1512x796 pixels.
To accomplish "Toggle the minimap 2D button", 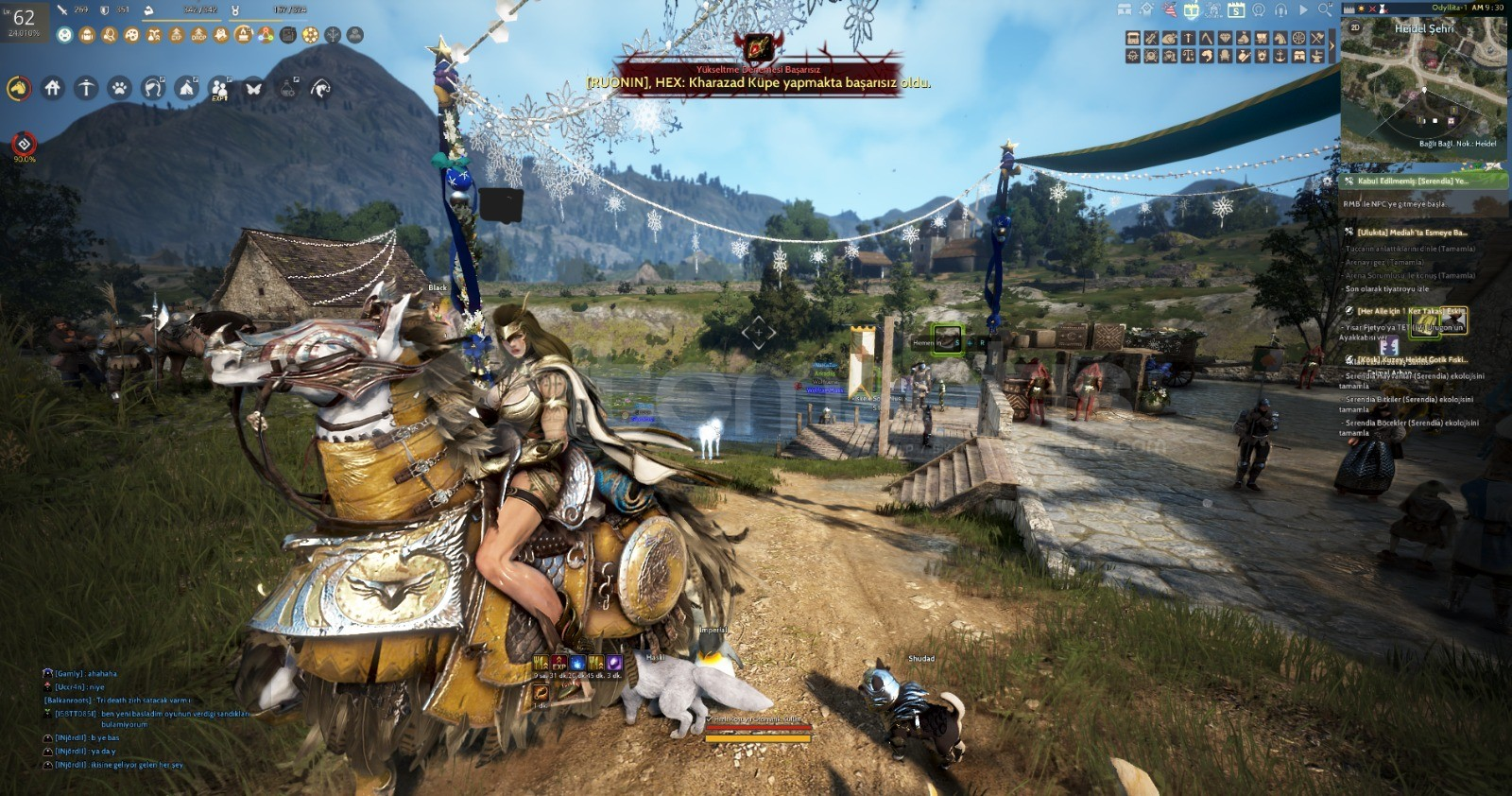I will pyautogui.click(x=1355, y=27).
